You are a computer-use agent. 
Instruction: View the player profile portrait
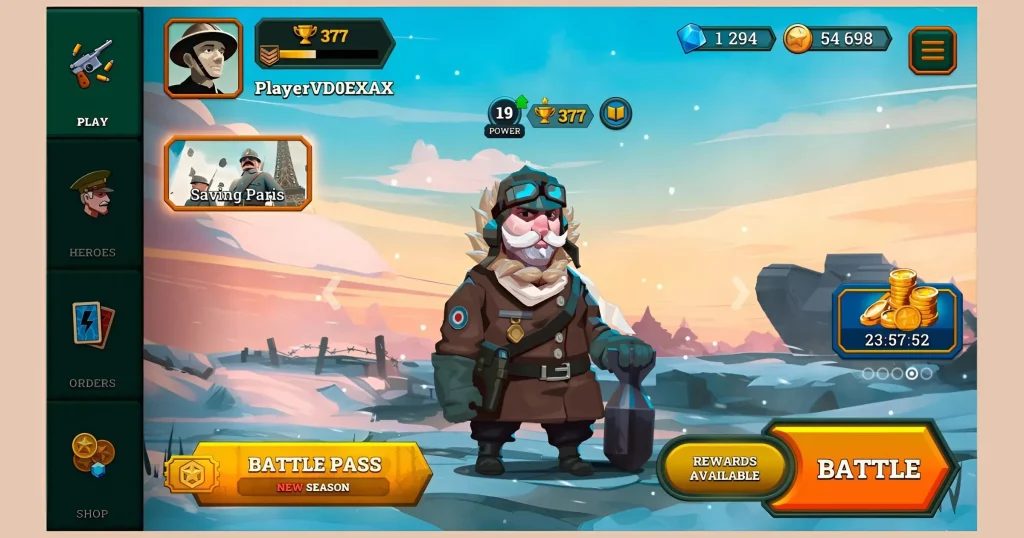204,58
